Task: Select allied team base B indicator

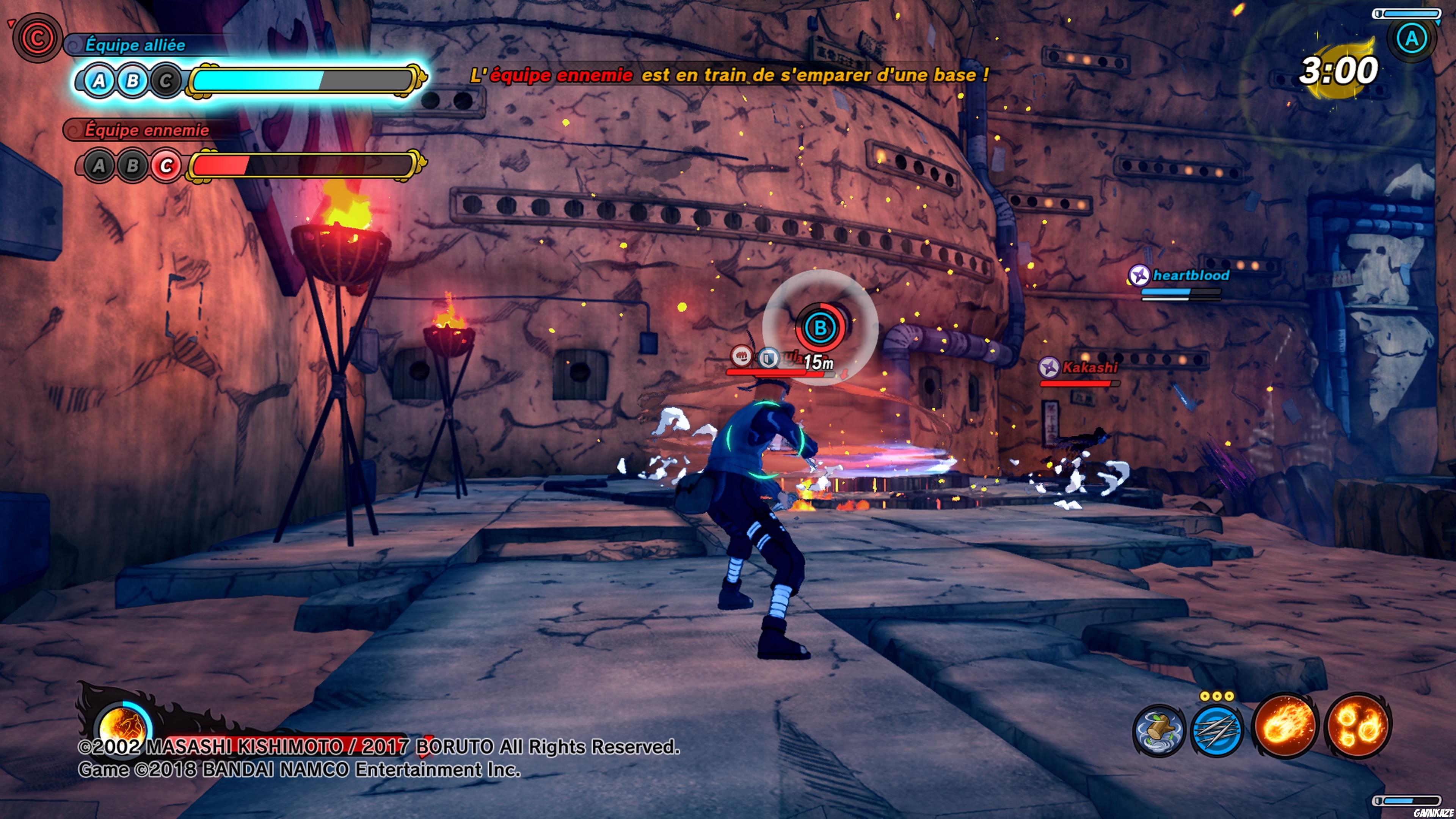Action: [132, 81]
